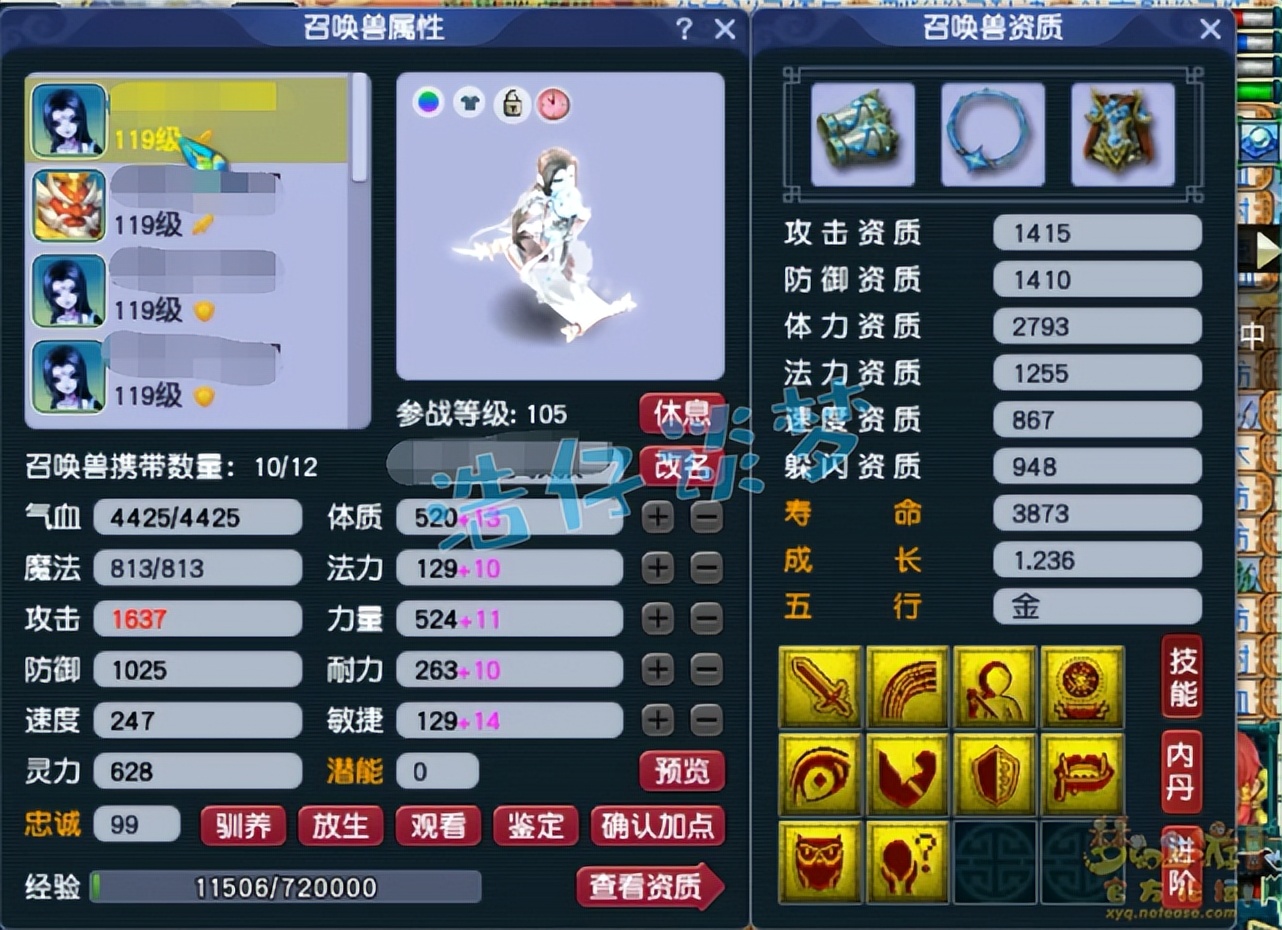Click the rainbow skill icon
1282x930 pixels.
click(907, 687)
